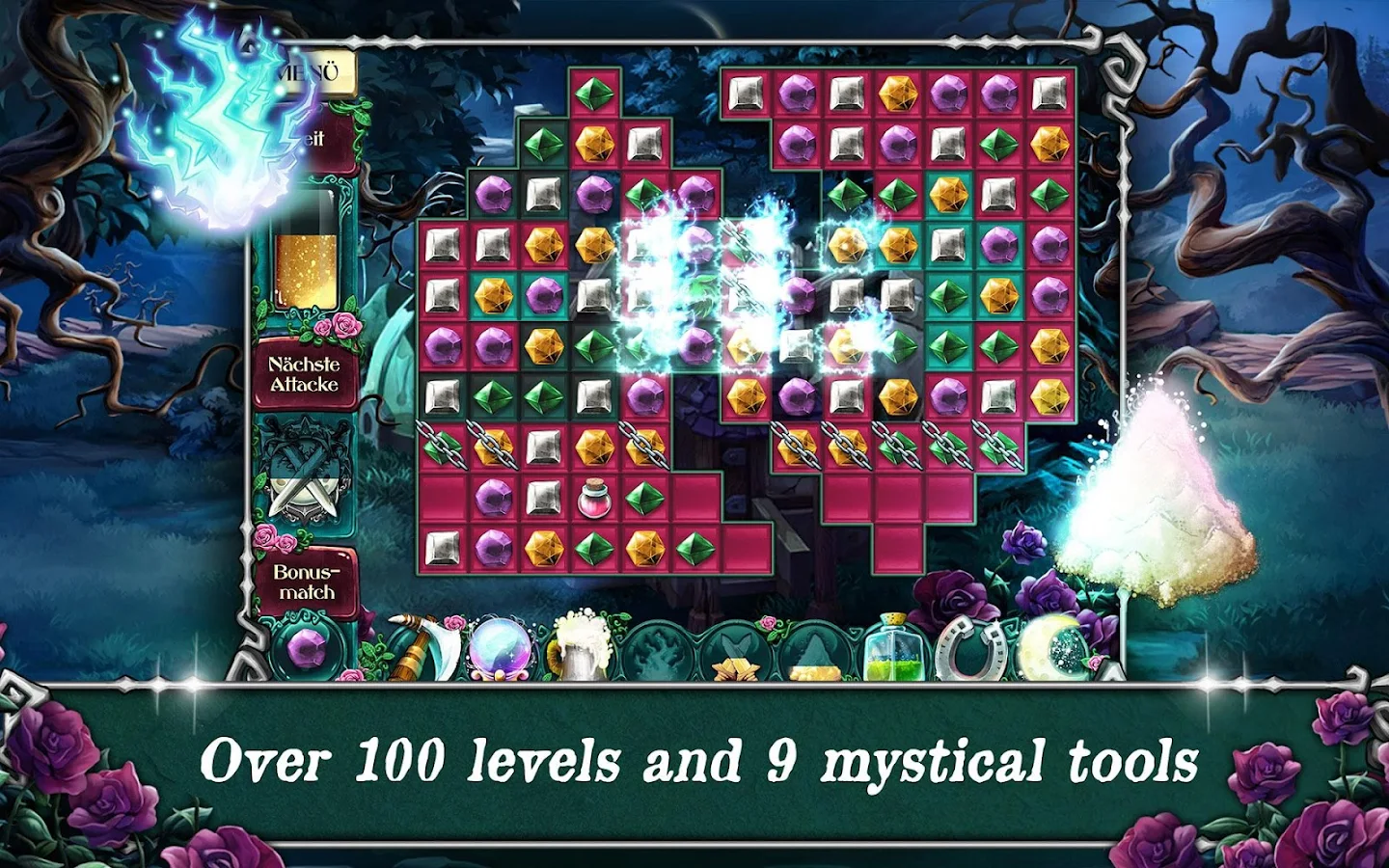This screenshot has height=868, width=1389.
Task: Click the locked fish-tail tool slot
Action: pos(737,641)
